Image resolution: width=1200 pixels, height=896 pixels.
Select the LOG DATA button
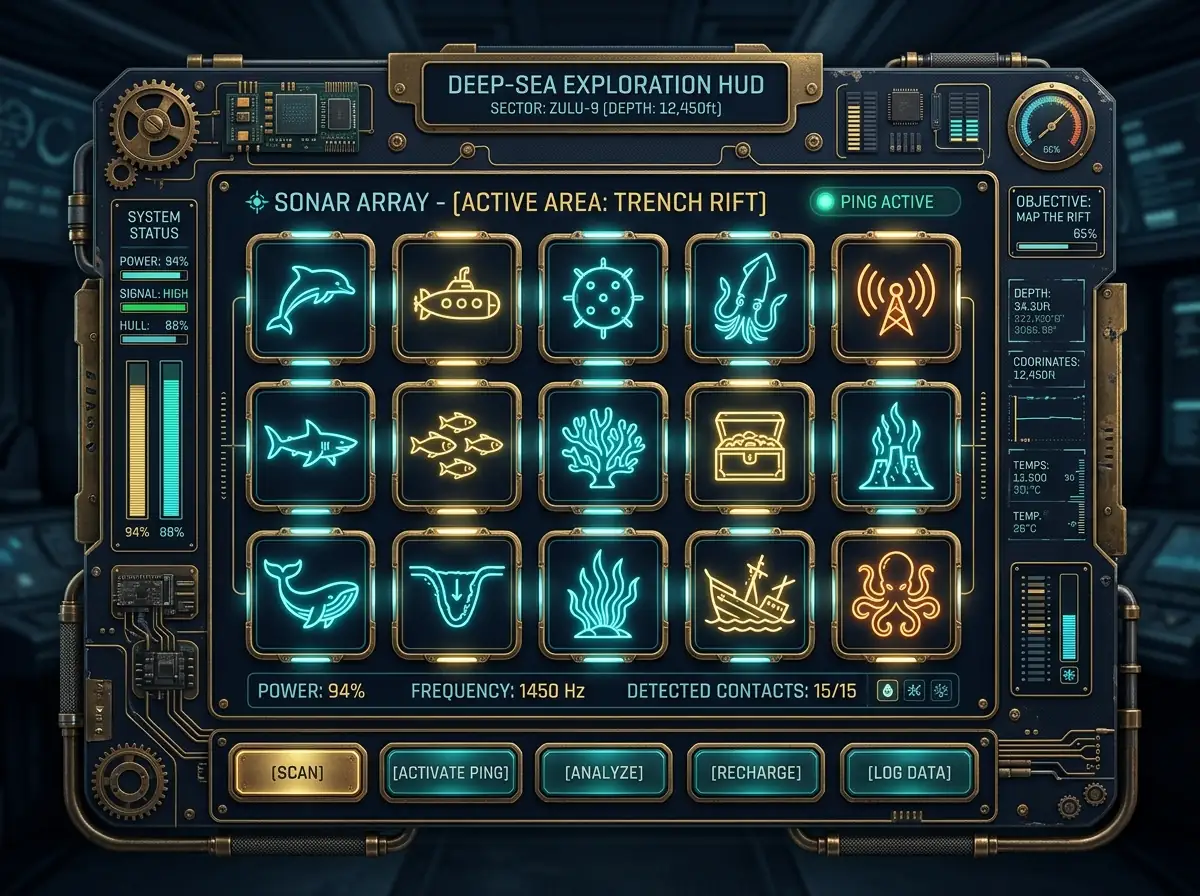pos(908,773)
